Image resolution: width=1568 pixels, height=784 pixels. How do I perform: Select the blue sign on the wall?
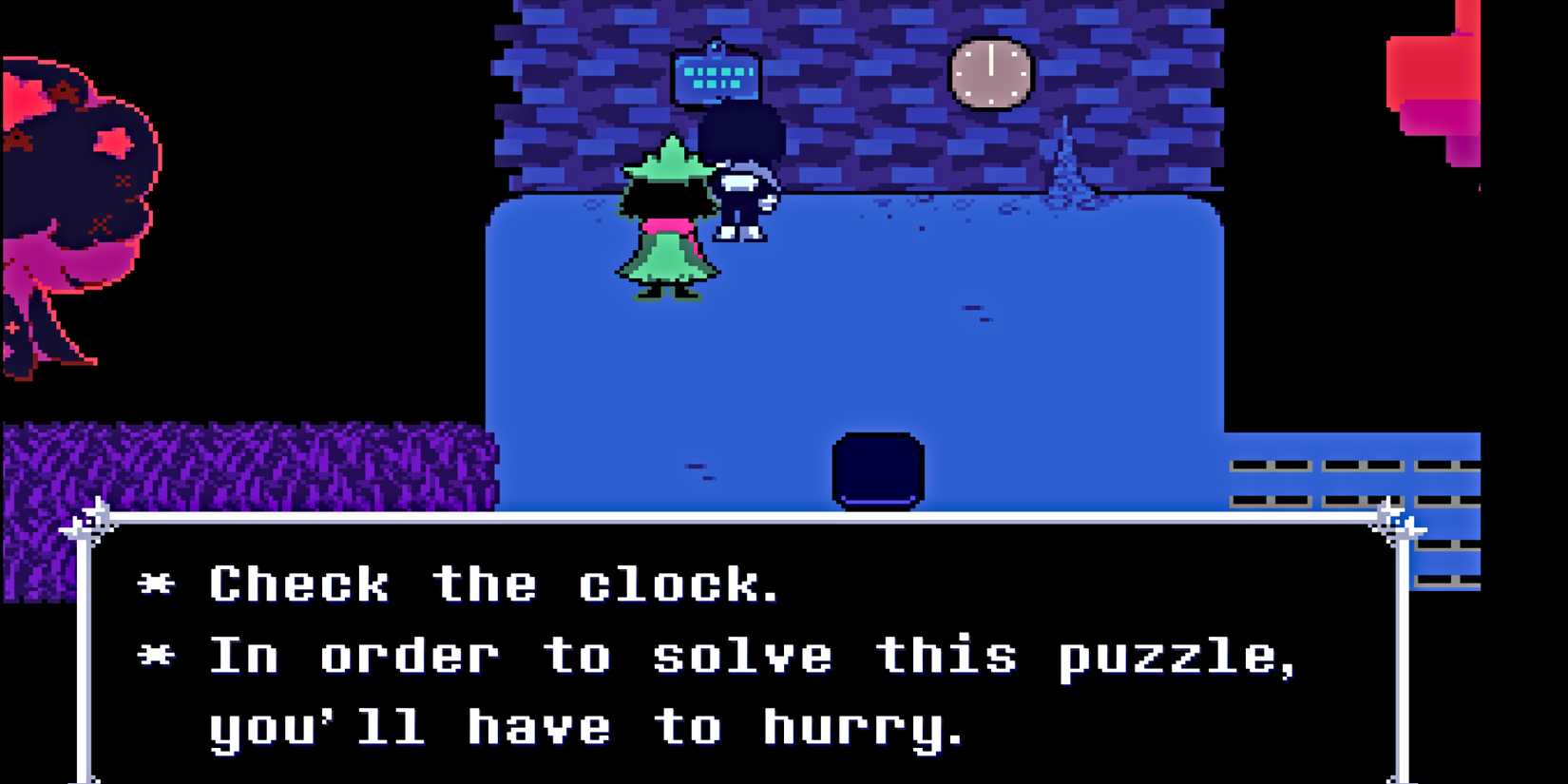[717, 75]
